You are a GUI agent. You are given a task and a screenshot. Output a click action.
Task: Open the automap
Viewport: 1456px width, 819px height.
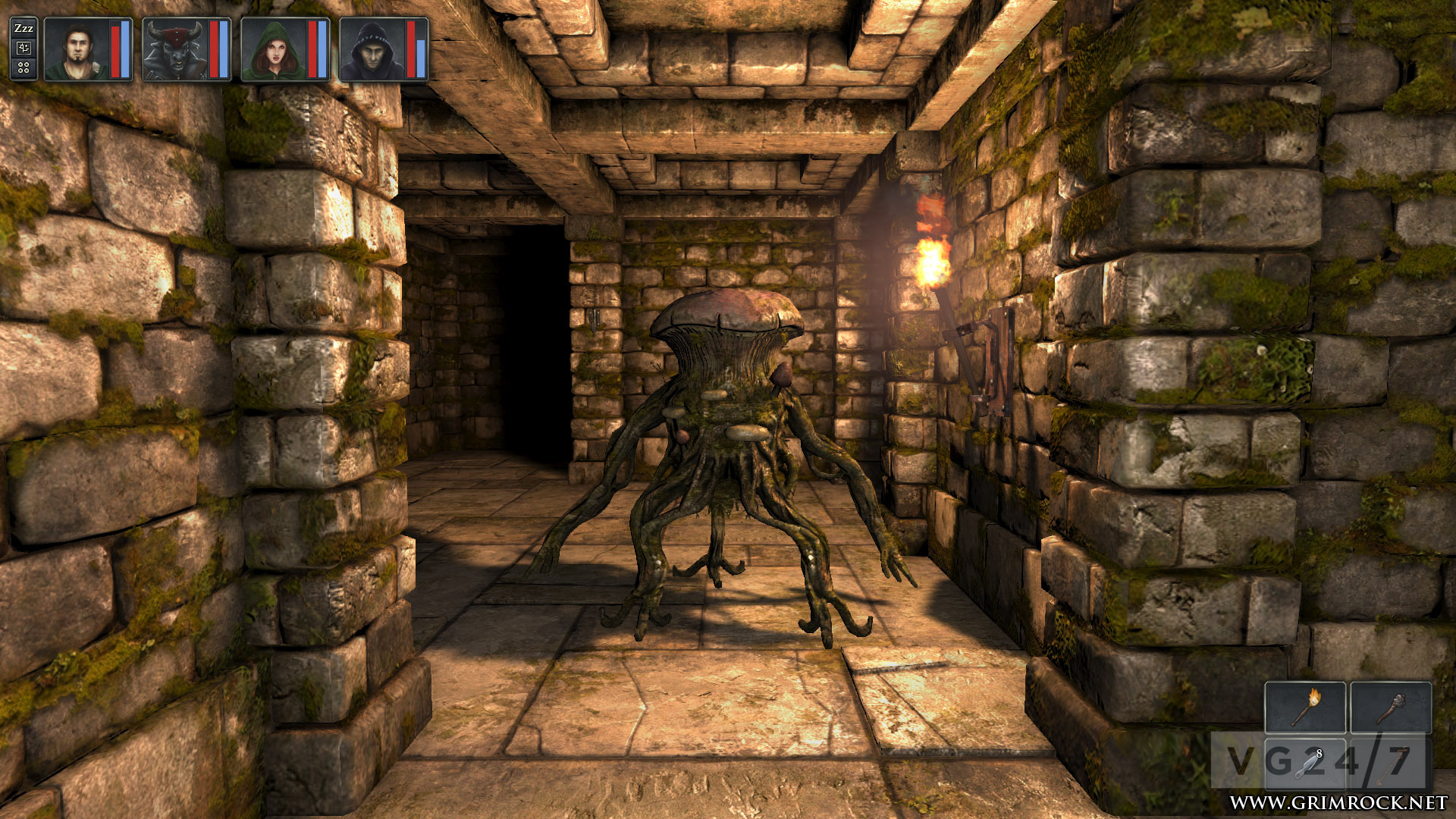pyautogui.click(x=24, y=48)
